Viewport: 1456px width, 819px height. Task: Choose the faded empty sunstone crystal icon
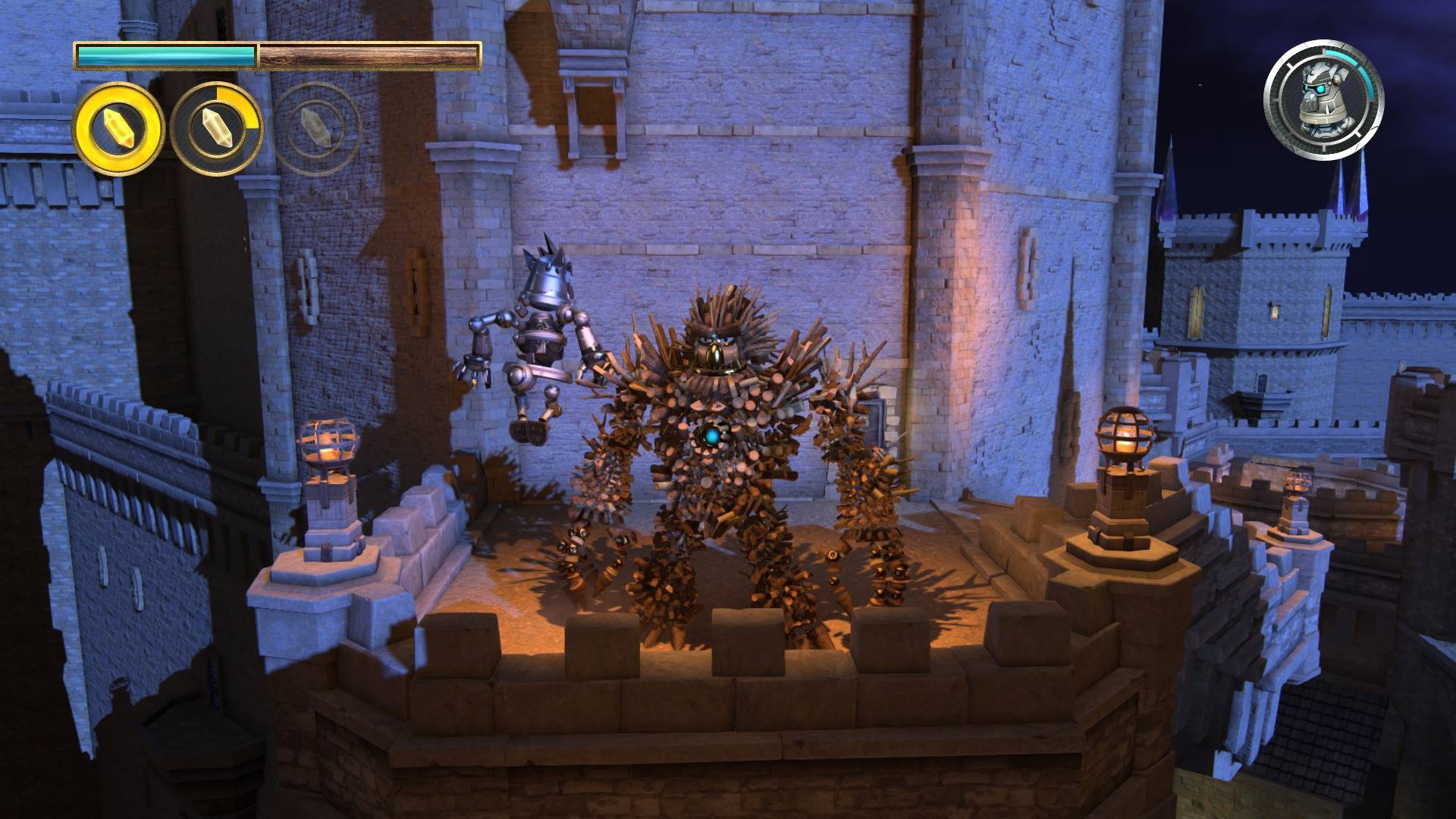click(316, 129)
